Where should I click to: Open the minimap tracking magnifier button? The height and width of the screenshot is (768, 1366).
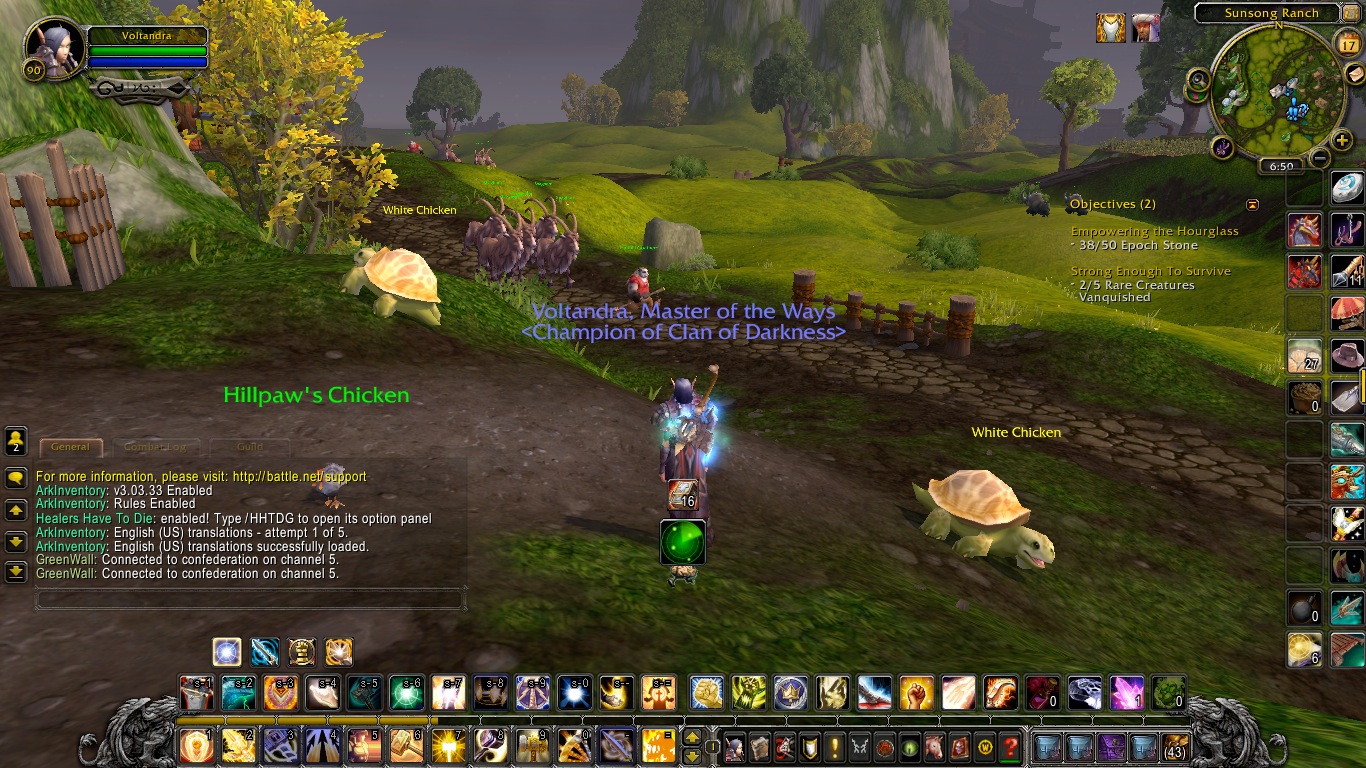pyautogui.click(x=1197, y=79)
